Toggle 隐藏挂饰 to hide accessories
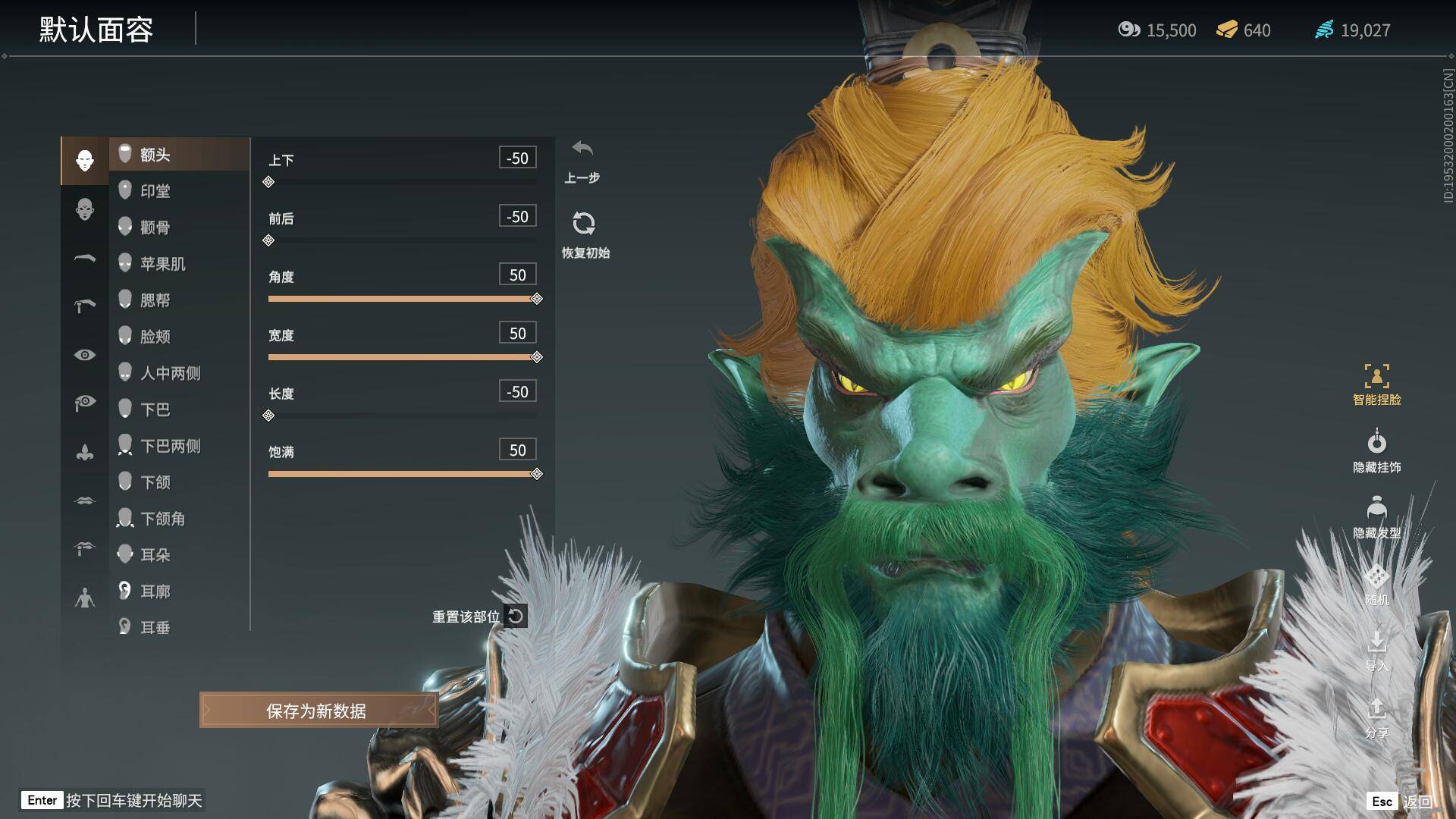 (1376, 451)
